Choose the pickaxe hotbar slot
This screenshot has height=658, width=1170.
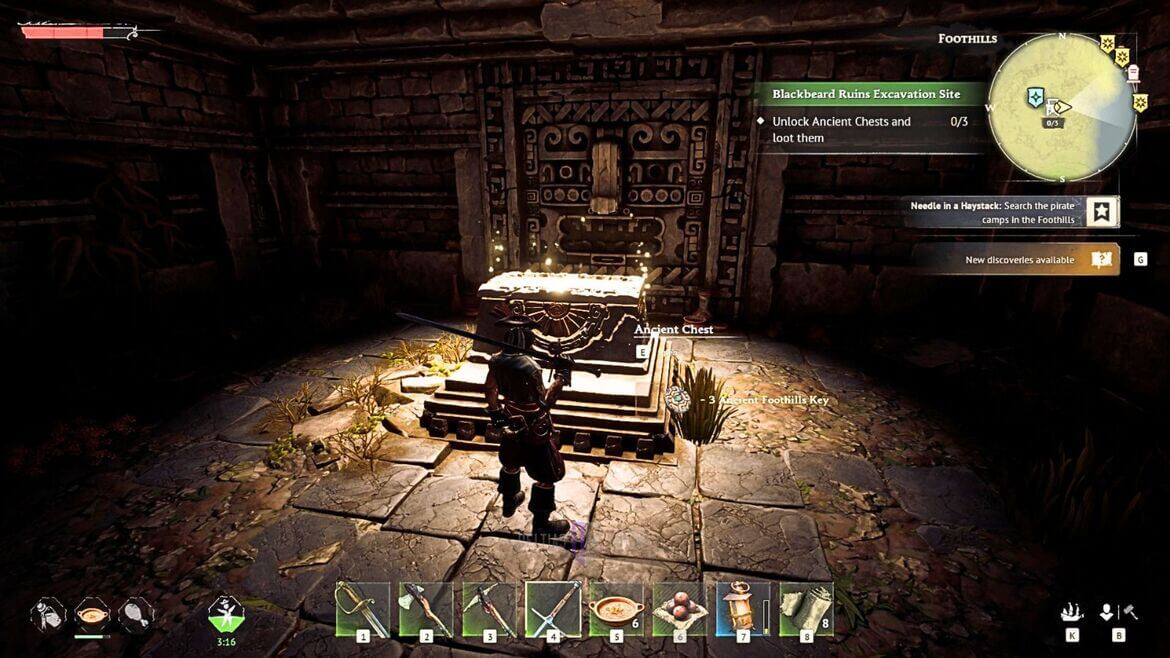tap(490, 609)
